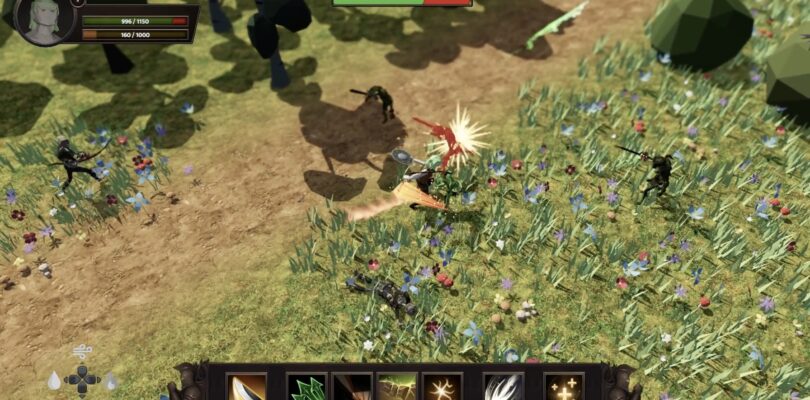Cast the glowing starburst skill
This screenshot has width=810, height=400.
click(x=442, y=387)
